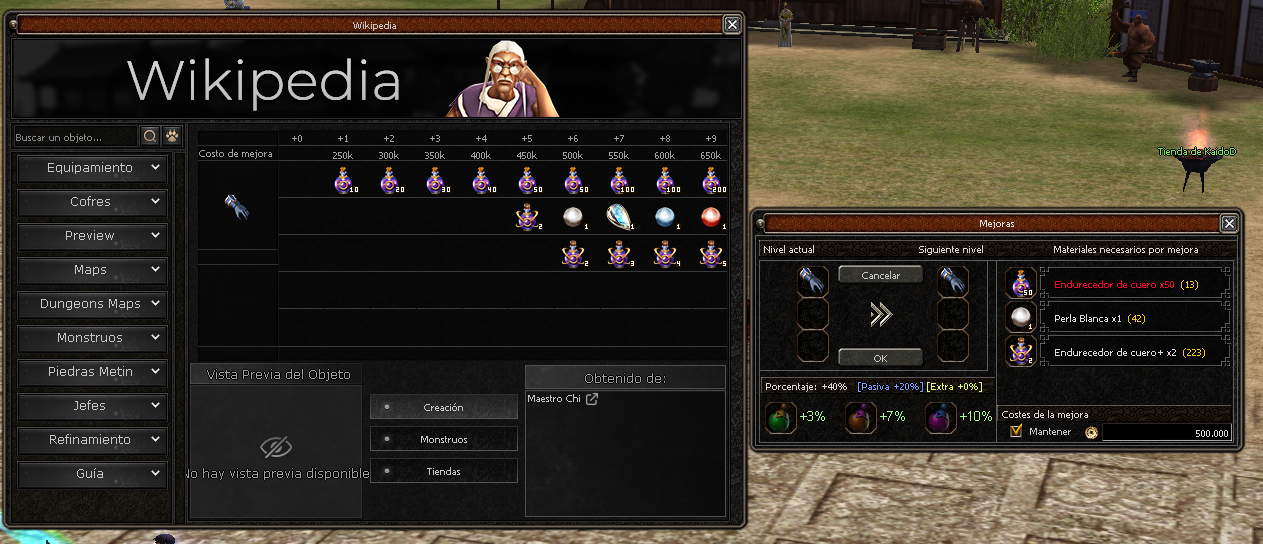Expand the Preview menu
Screen dimensions: 1263x544
click(90, 236)
